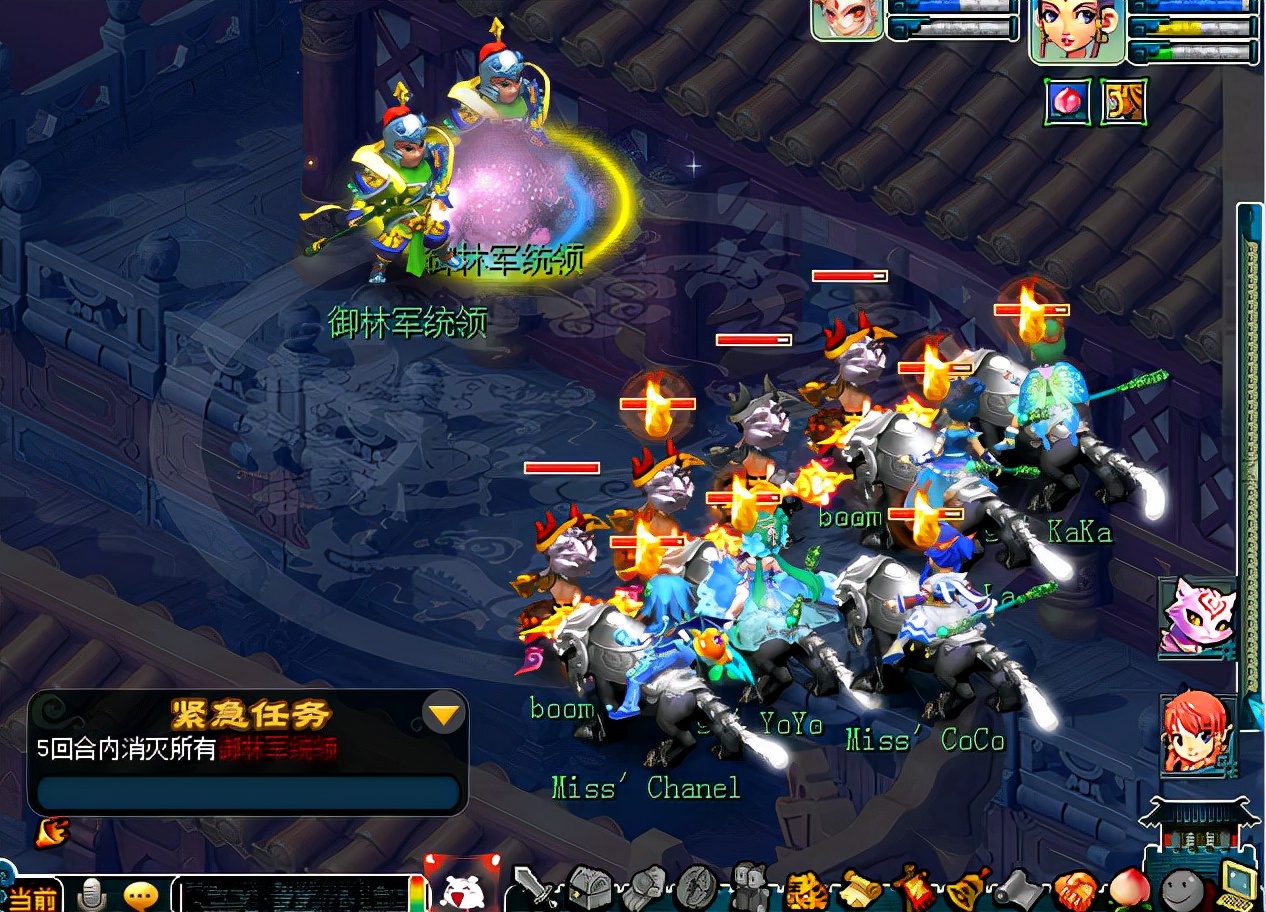This screenshot has width=1266, height=912.
Task: Open the treasure chest inventory icon
Action: pos(589,887)
